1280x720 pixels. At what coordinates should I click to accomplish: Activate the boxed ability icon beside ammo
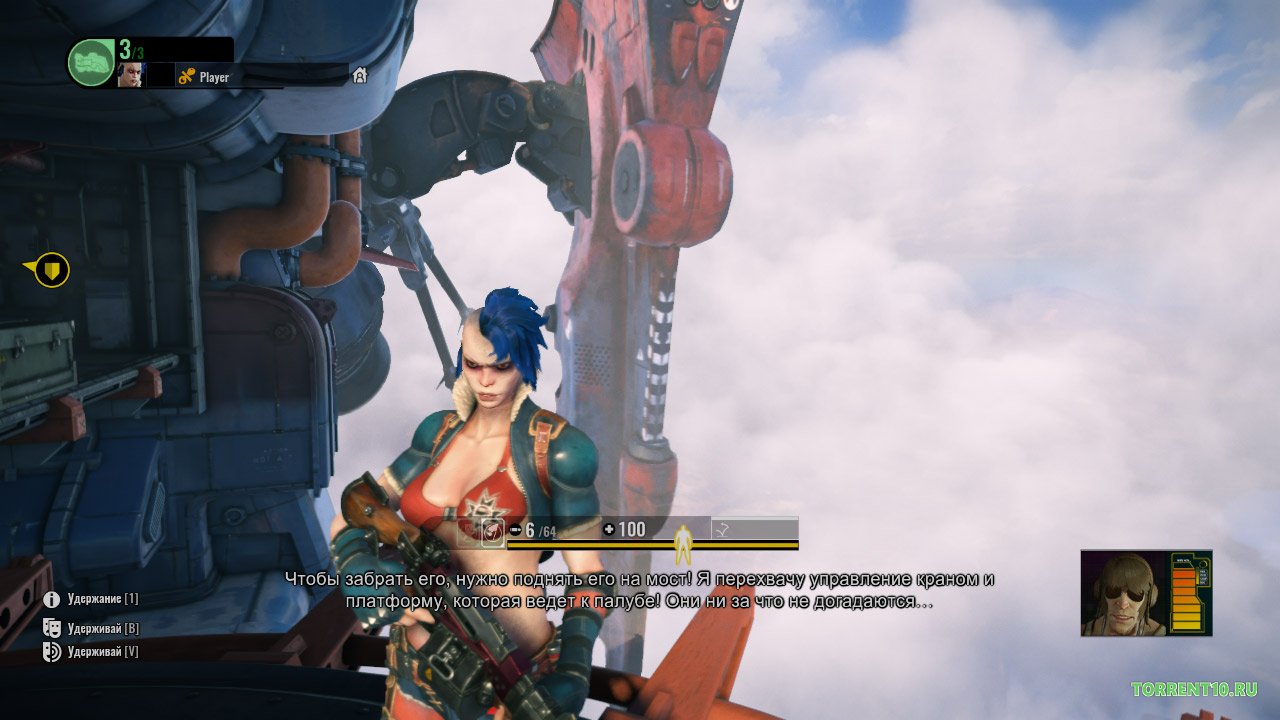tap(492, 531)
